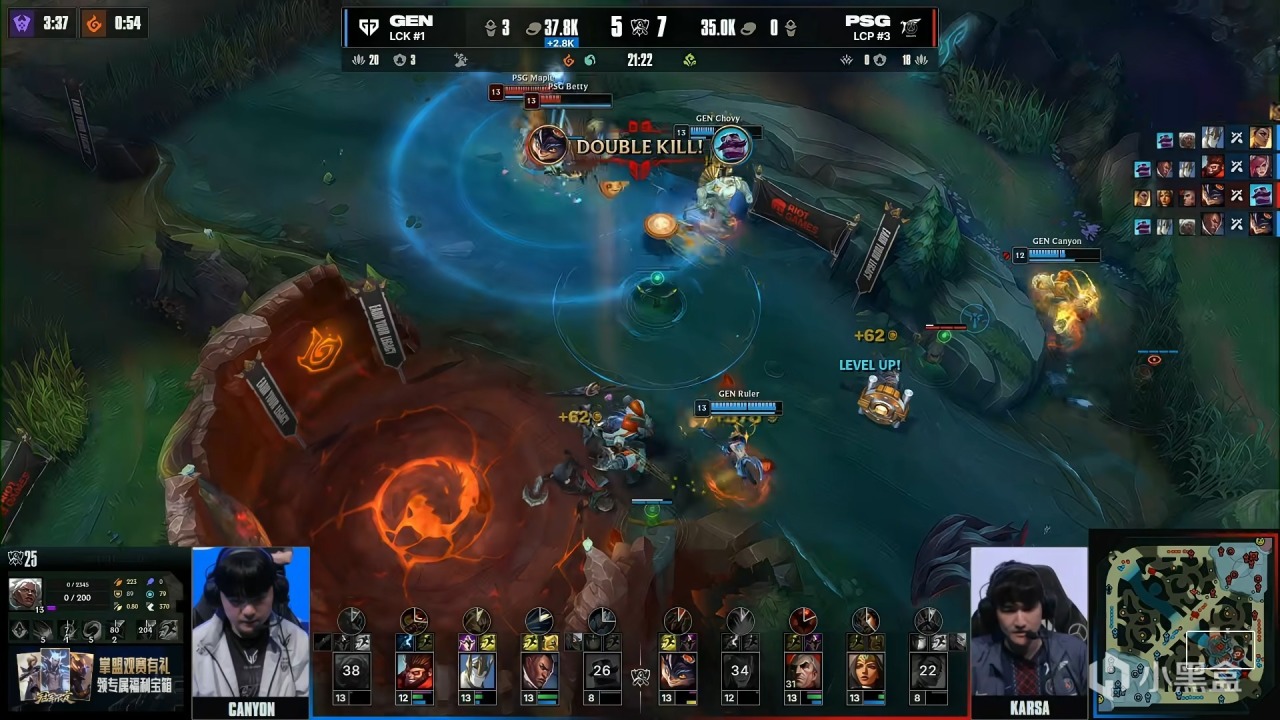The image size is (1280, 720).
Task: Pick the masked Yone portrait on red team
Action: 677,670
